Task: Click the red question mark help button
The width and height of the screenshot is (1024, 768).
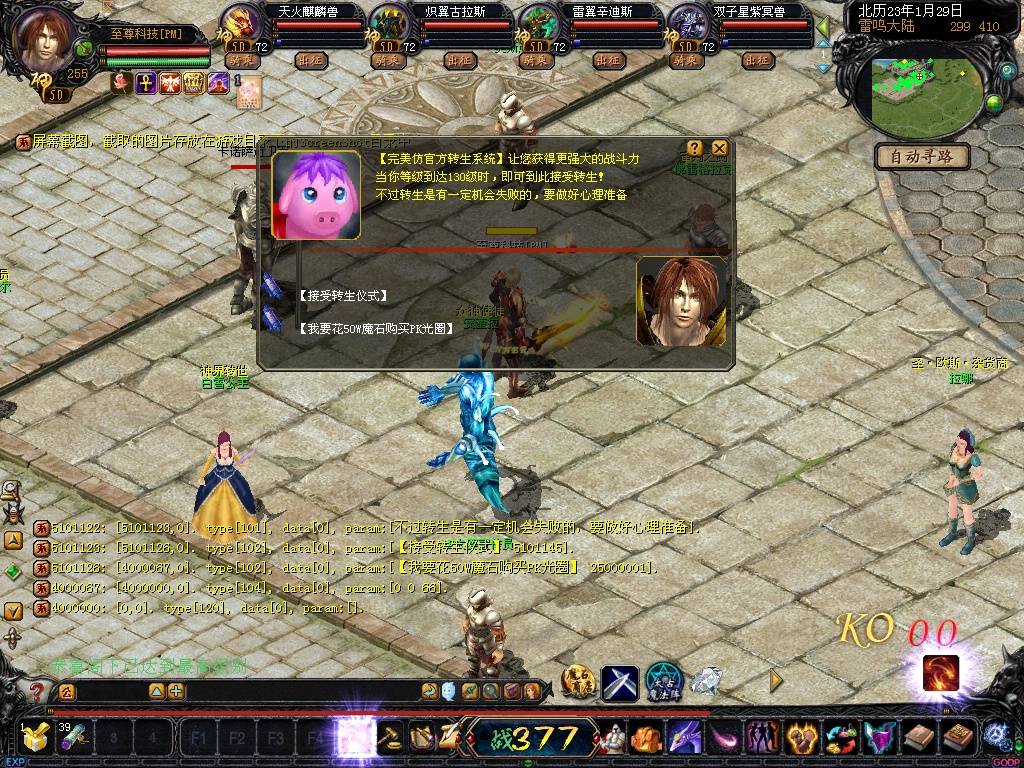Action: (37, 690)
